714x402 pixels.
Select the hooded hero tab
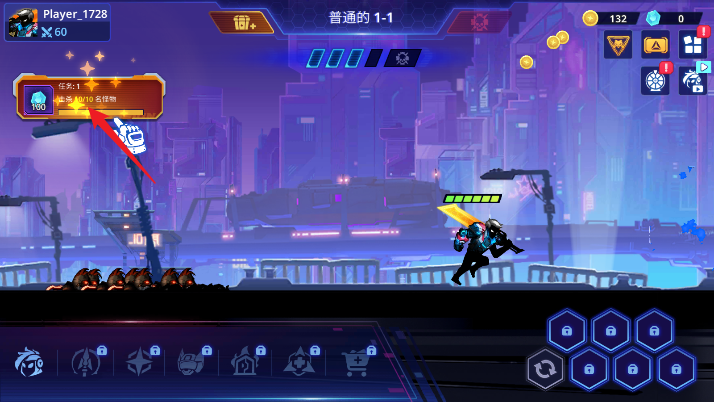pyautogui.click(x=30, y=363)
